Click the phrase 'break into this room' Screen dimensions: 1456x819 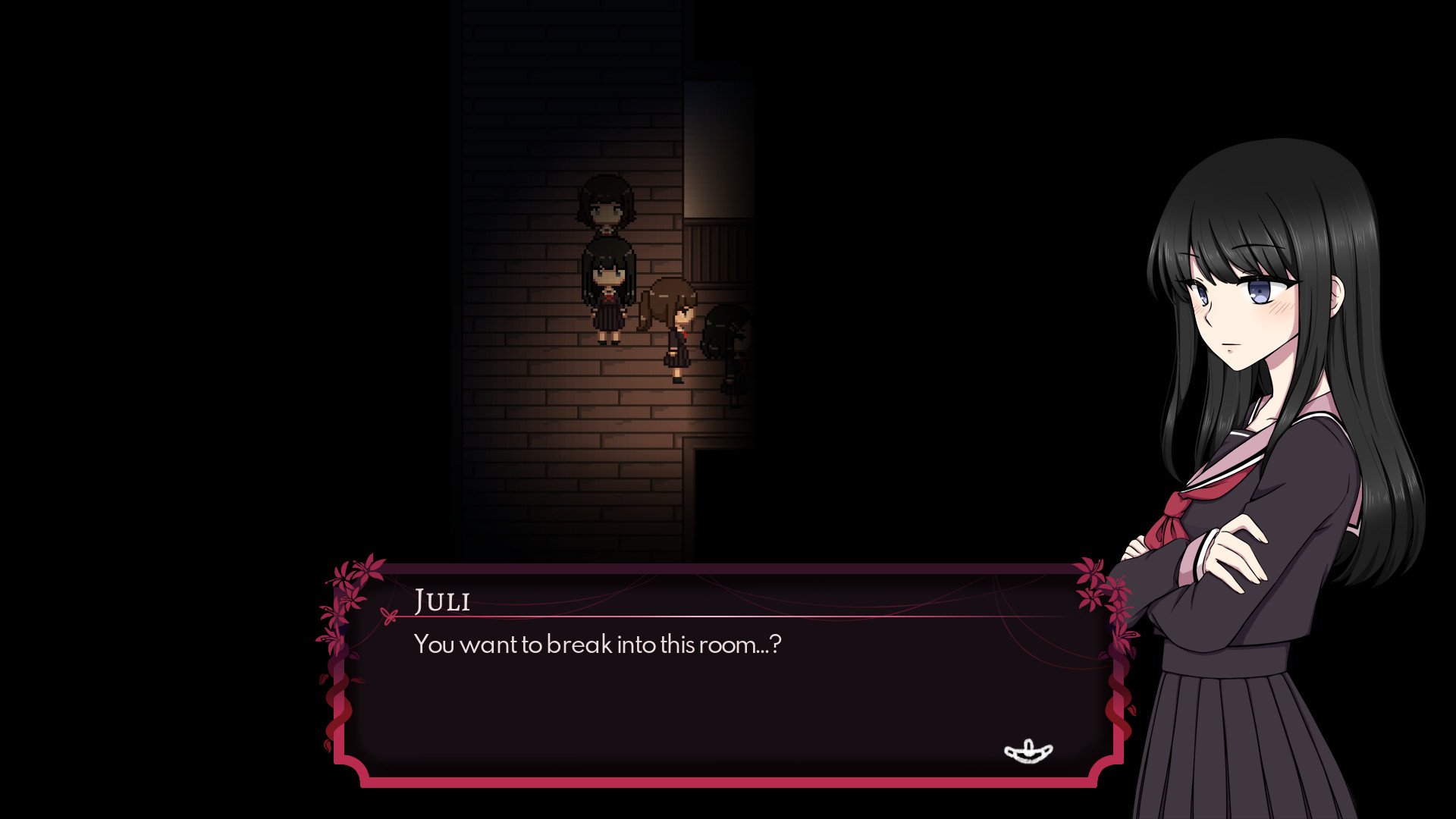tap(652, 644)
